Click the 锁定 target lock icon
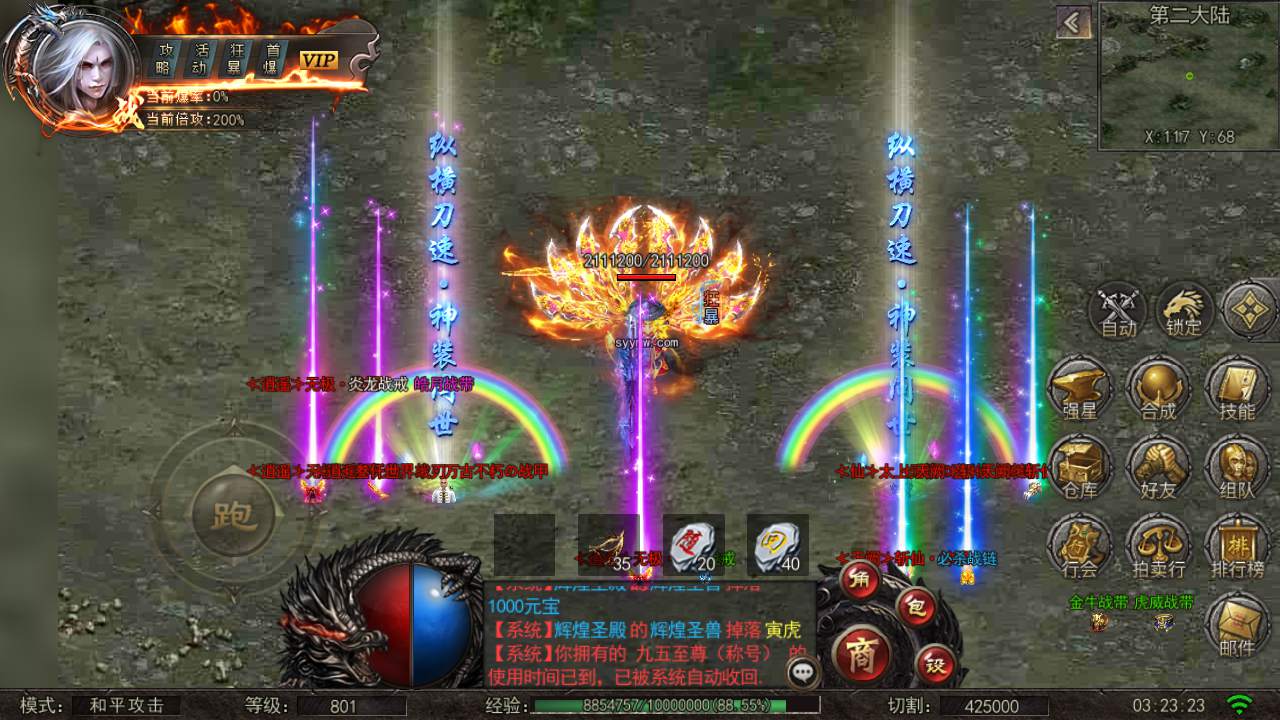 (1186, 311)
